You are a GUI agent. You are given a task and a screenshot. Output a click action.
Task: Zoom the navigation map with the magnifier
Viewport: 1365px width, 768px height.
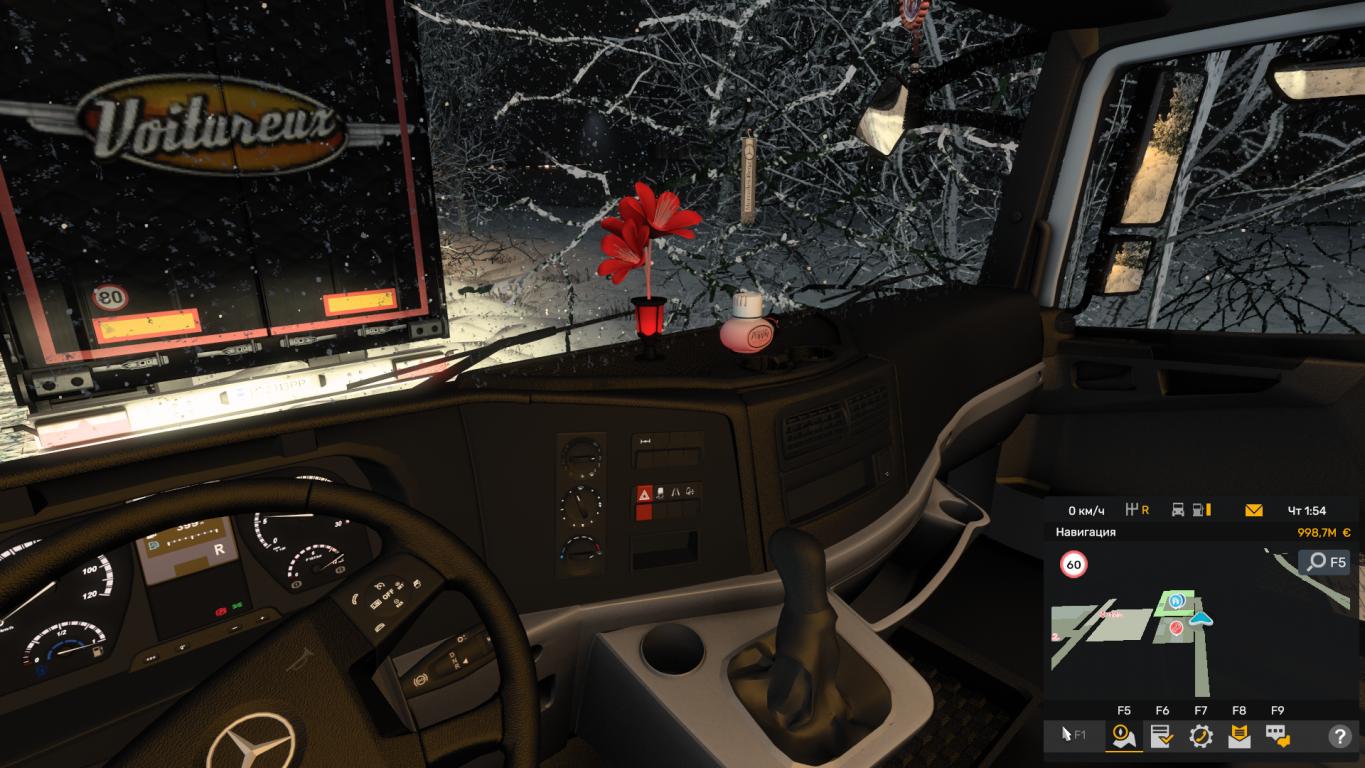click(x=1325, y=562)
